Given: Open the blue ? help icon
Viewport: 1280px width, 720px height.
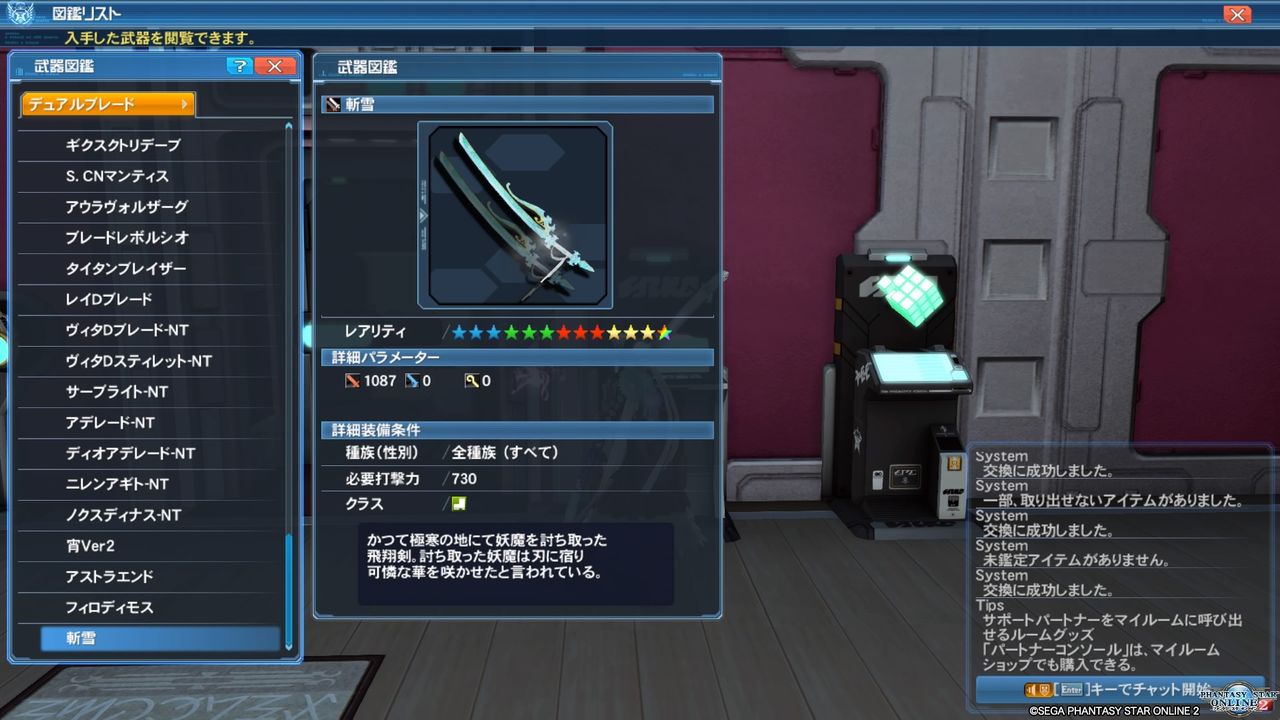Looking at the screenshot, I should pos(238,66).
